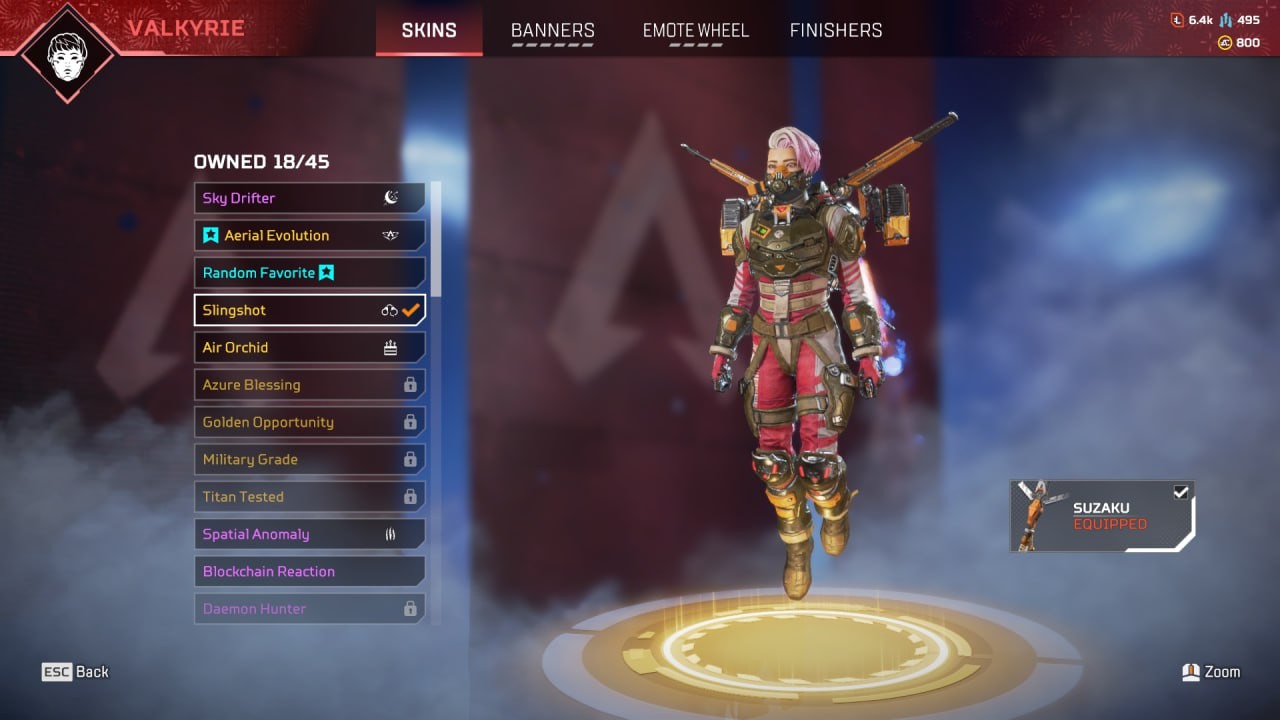The width and height of the screenshot is (1280, 720).
Task: Preview the Golden Opportunity skin
Action: coord(309,422)
